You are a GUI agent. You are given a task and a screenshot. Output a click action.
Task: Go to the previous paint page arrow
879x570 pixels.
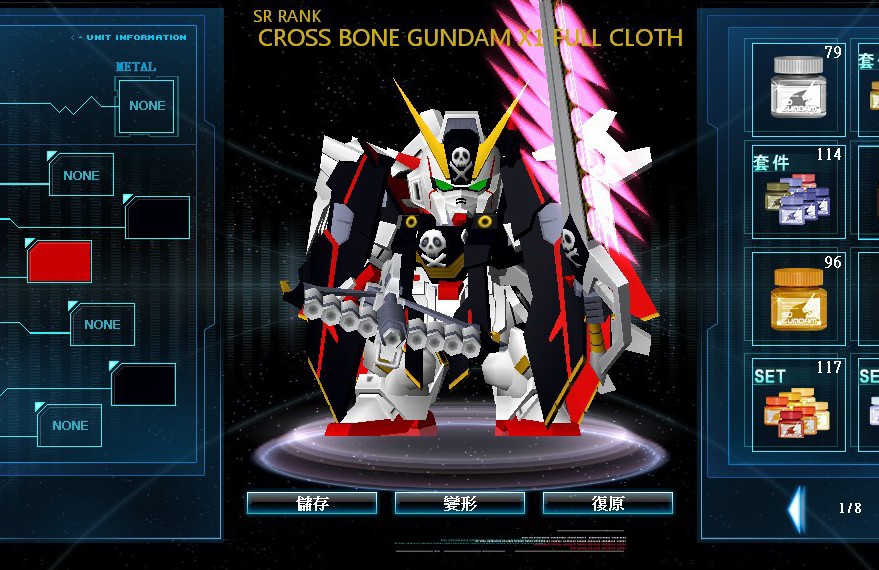[x=795, y=508]
